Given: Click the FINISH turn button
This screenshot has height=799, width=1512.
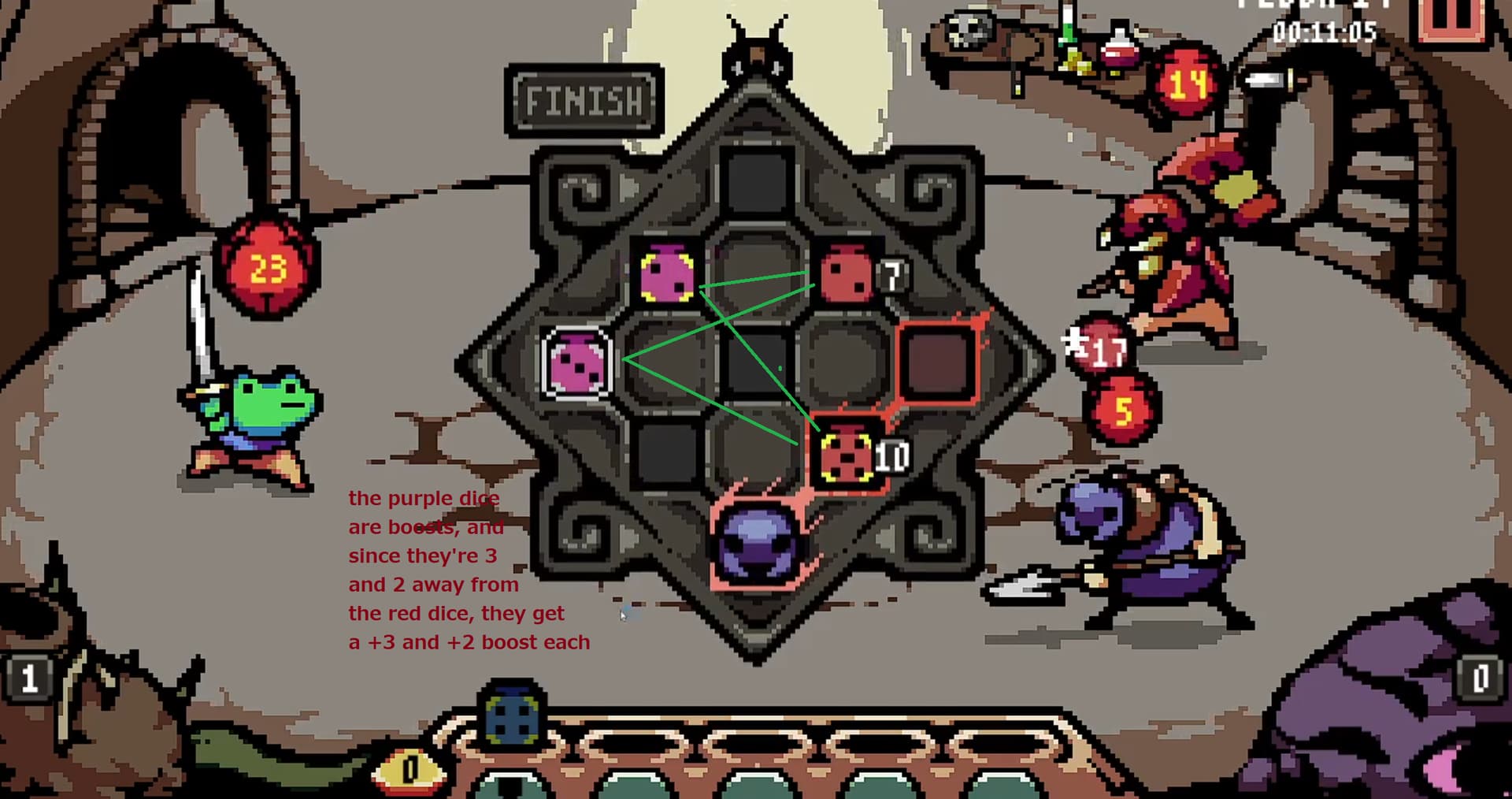Looking at the screenshot, I should [584, 101].
